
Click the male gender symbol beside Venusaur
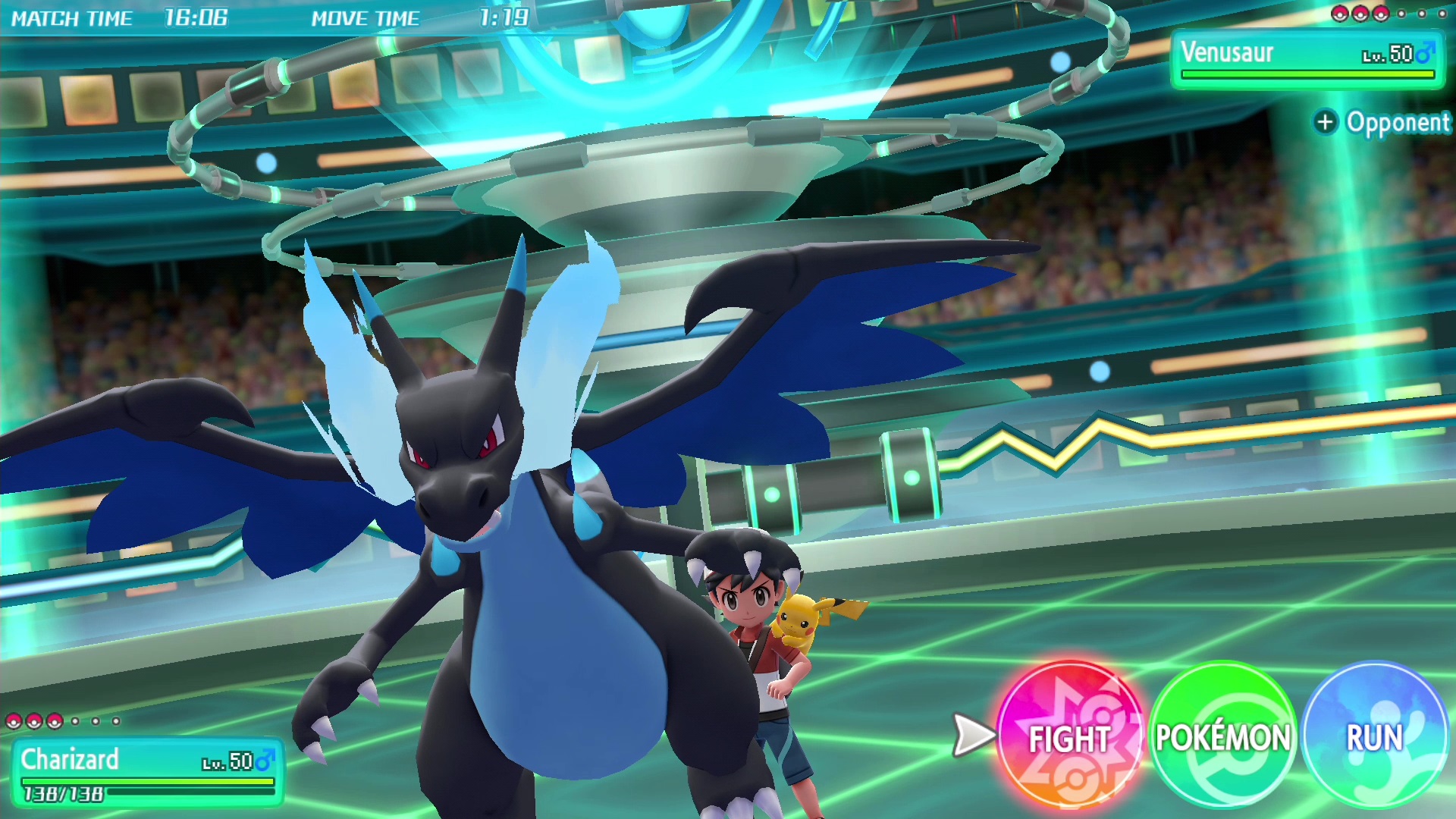(1429, 53)
